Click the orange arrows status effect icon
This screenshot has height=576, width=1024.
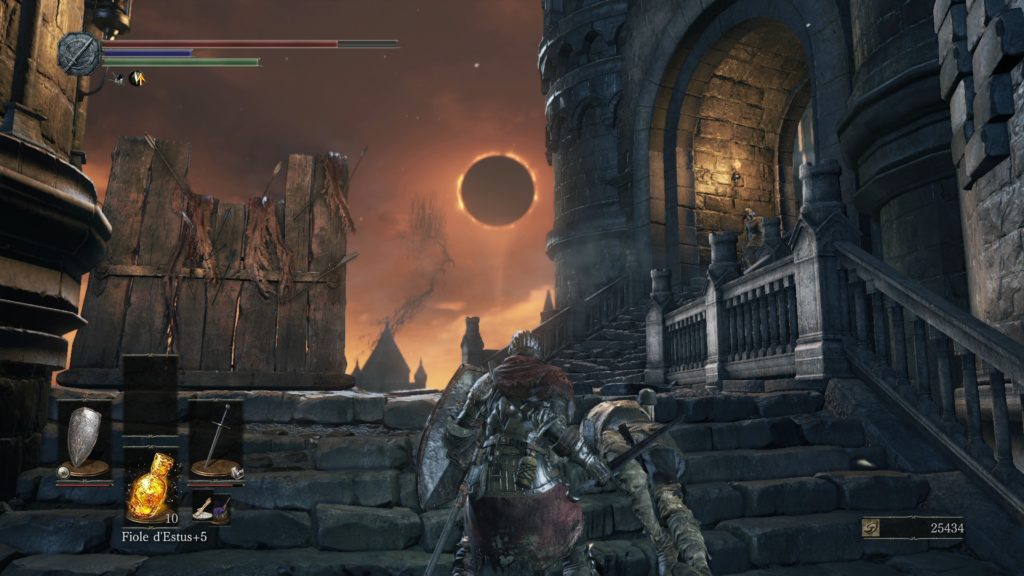(136, 79)
